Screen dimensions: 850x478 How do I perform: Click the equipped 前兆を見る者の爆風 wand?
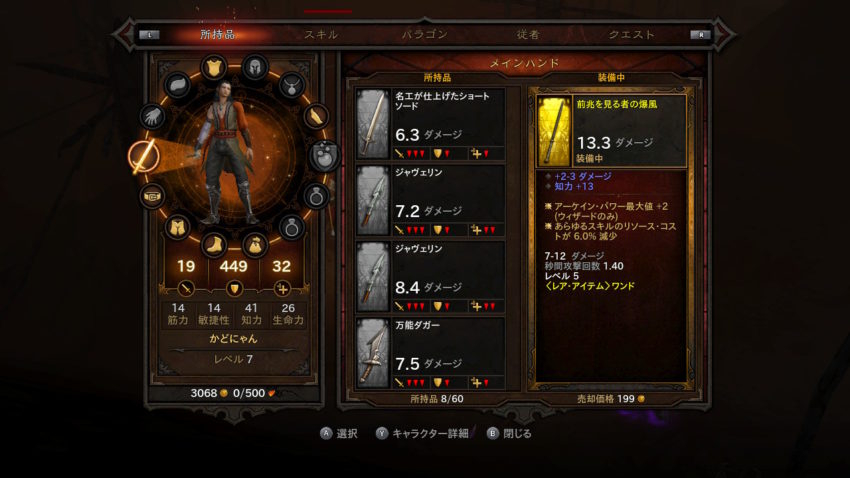[611, 131]
